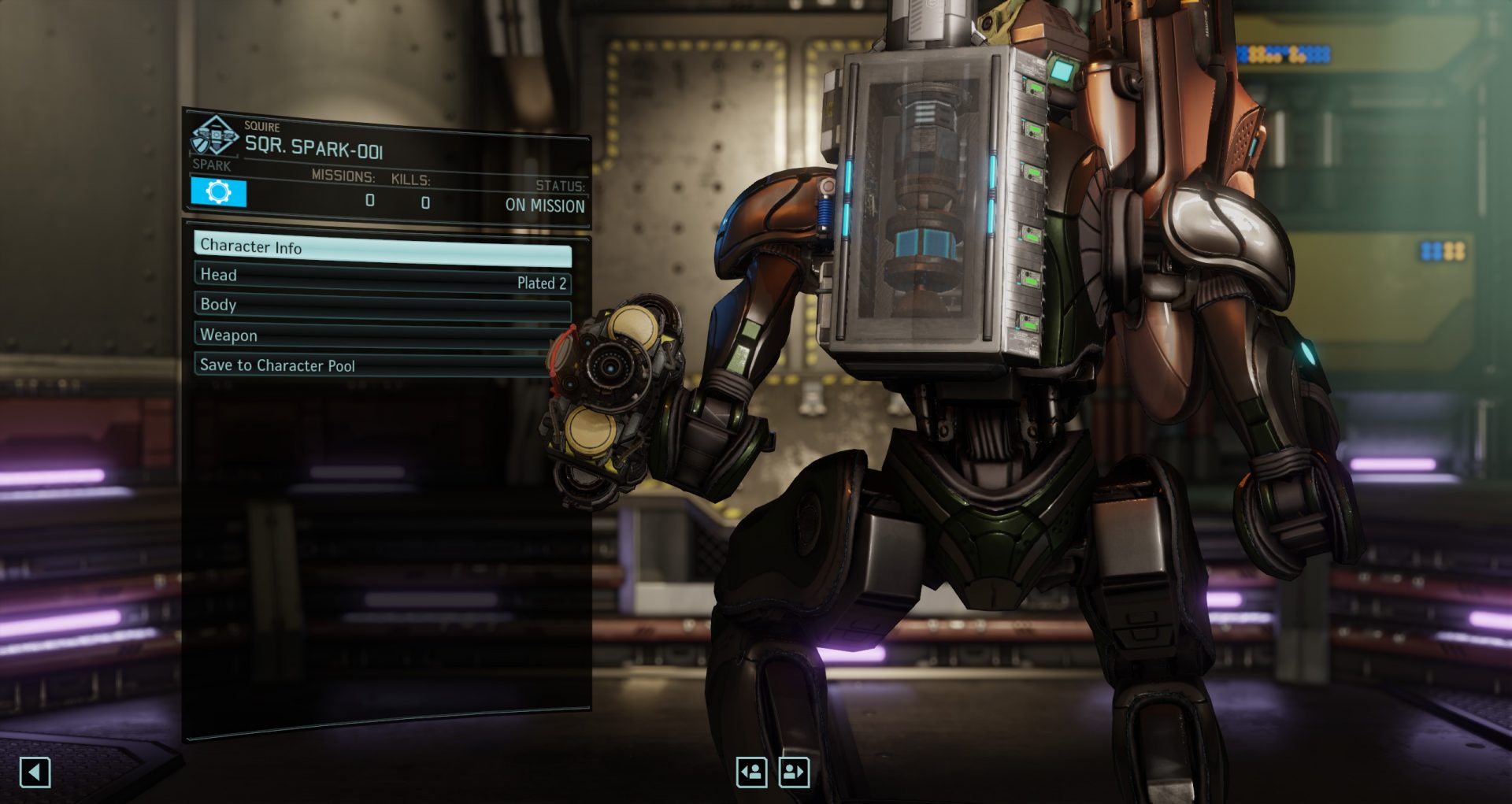
Task: Select the Head customization row
Action: tap(382, 277)
